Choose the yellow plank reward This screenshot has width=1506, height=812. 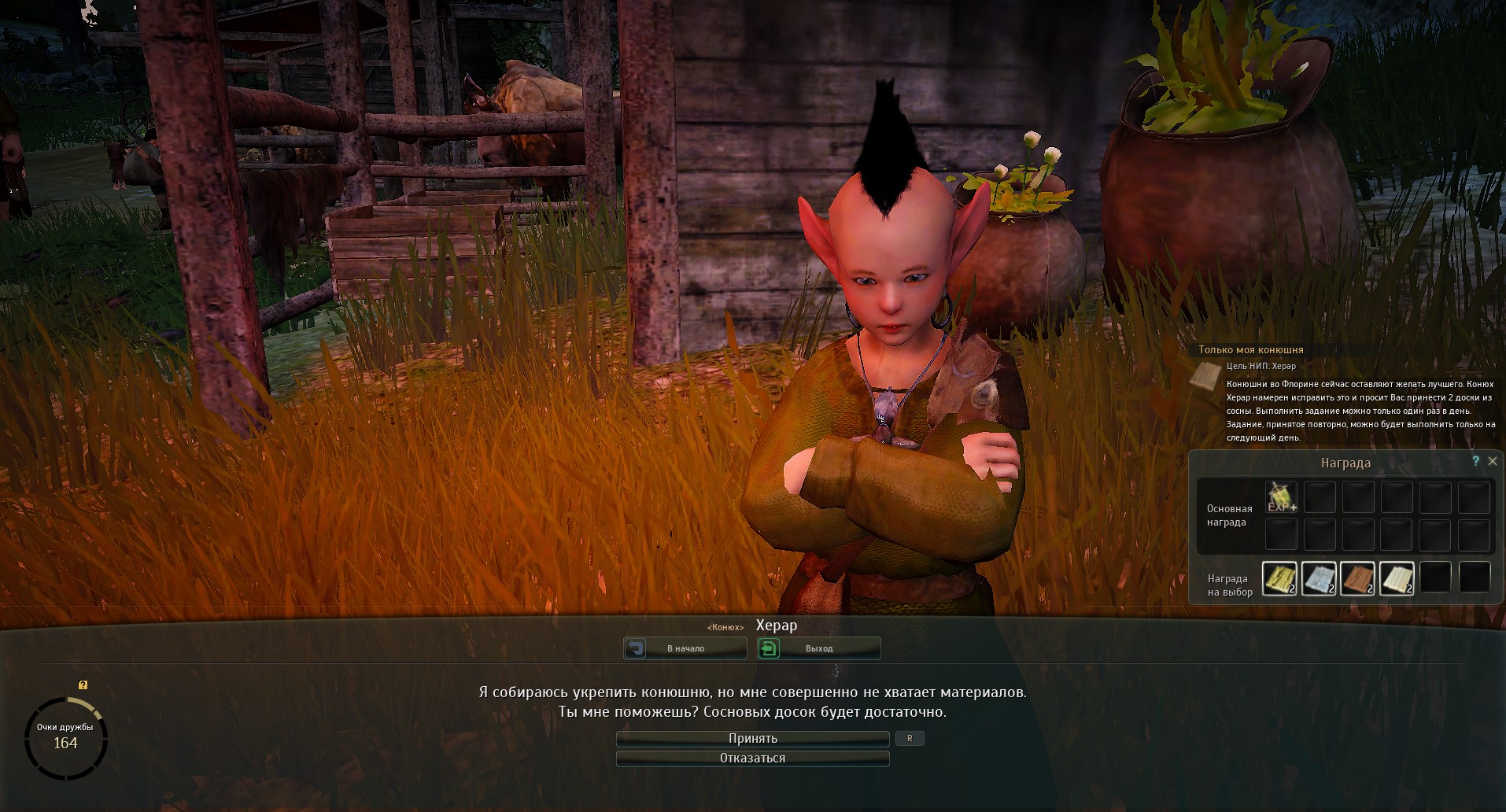tap(1279, 578)
